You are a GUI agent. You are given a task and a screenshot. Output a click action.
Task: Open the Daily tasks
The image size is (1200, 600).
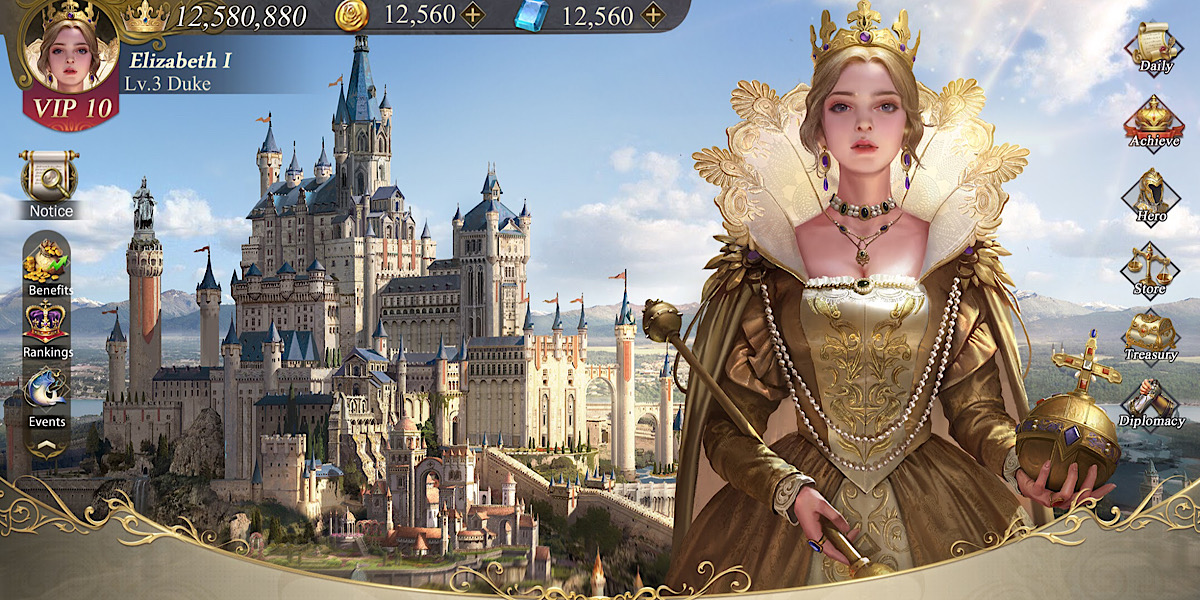1154,47
